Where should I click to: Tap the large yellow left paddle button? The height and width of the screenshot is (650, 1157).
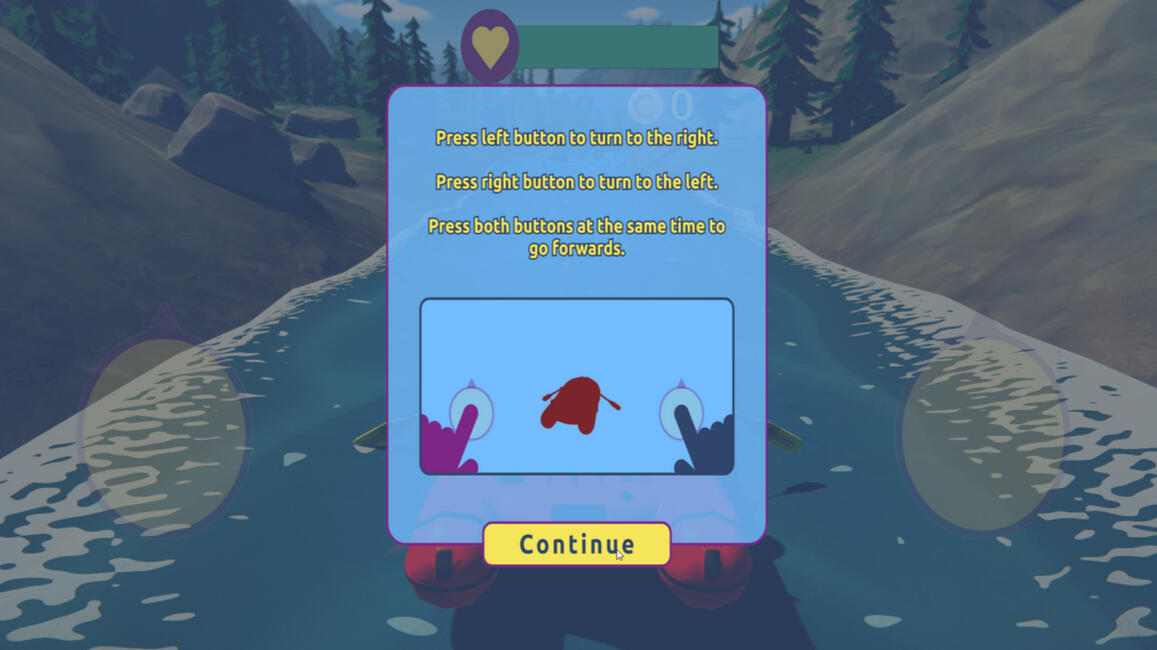tap(165, 432)
